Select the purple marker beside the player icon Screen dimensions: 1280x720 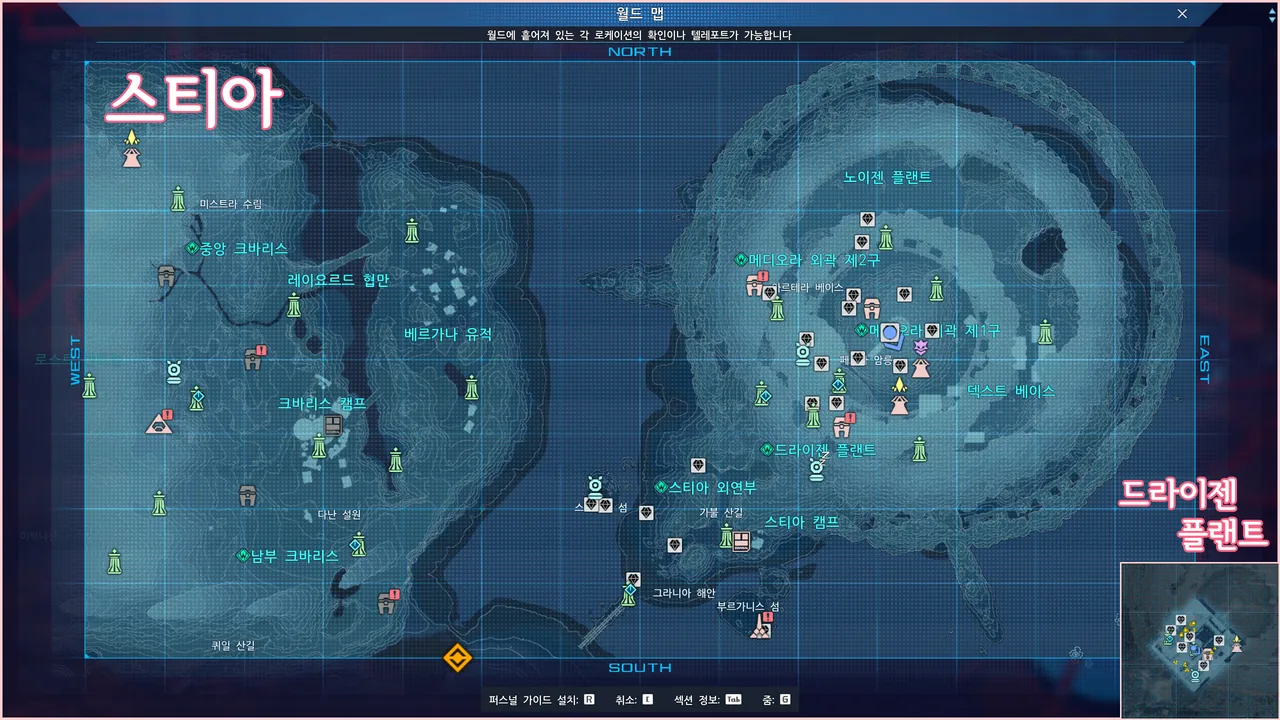click(921, 346)
